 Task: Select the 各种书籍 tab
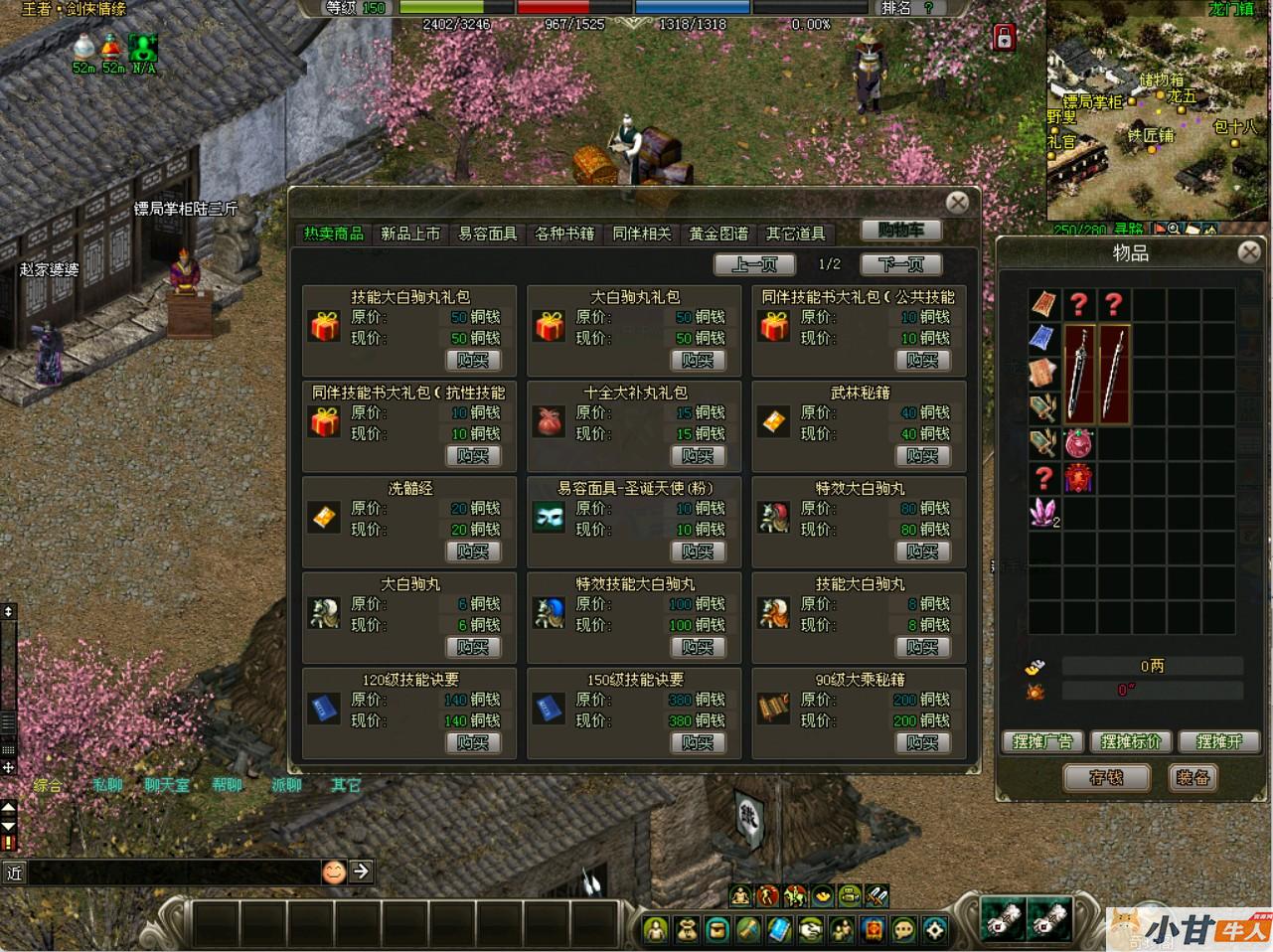(564, 234)
